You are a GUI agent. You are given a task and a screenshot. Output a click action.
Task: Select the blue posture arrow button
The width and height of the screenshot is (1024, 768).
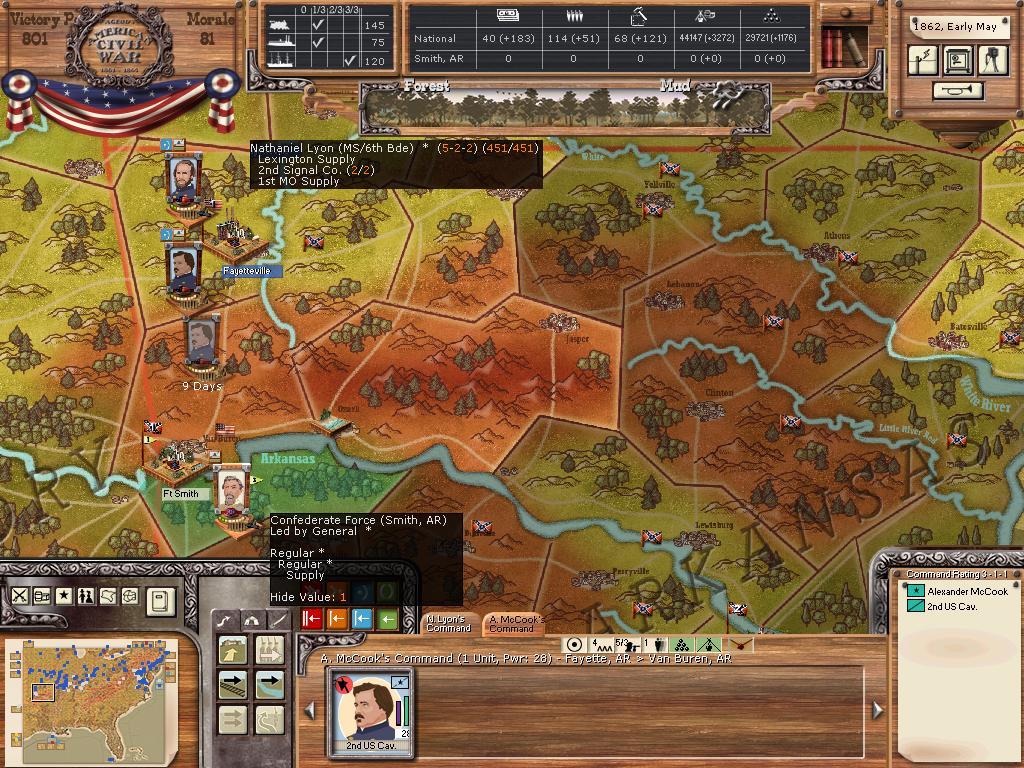coord(362,619)
